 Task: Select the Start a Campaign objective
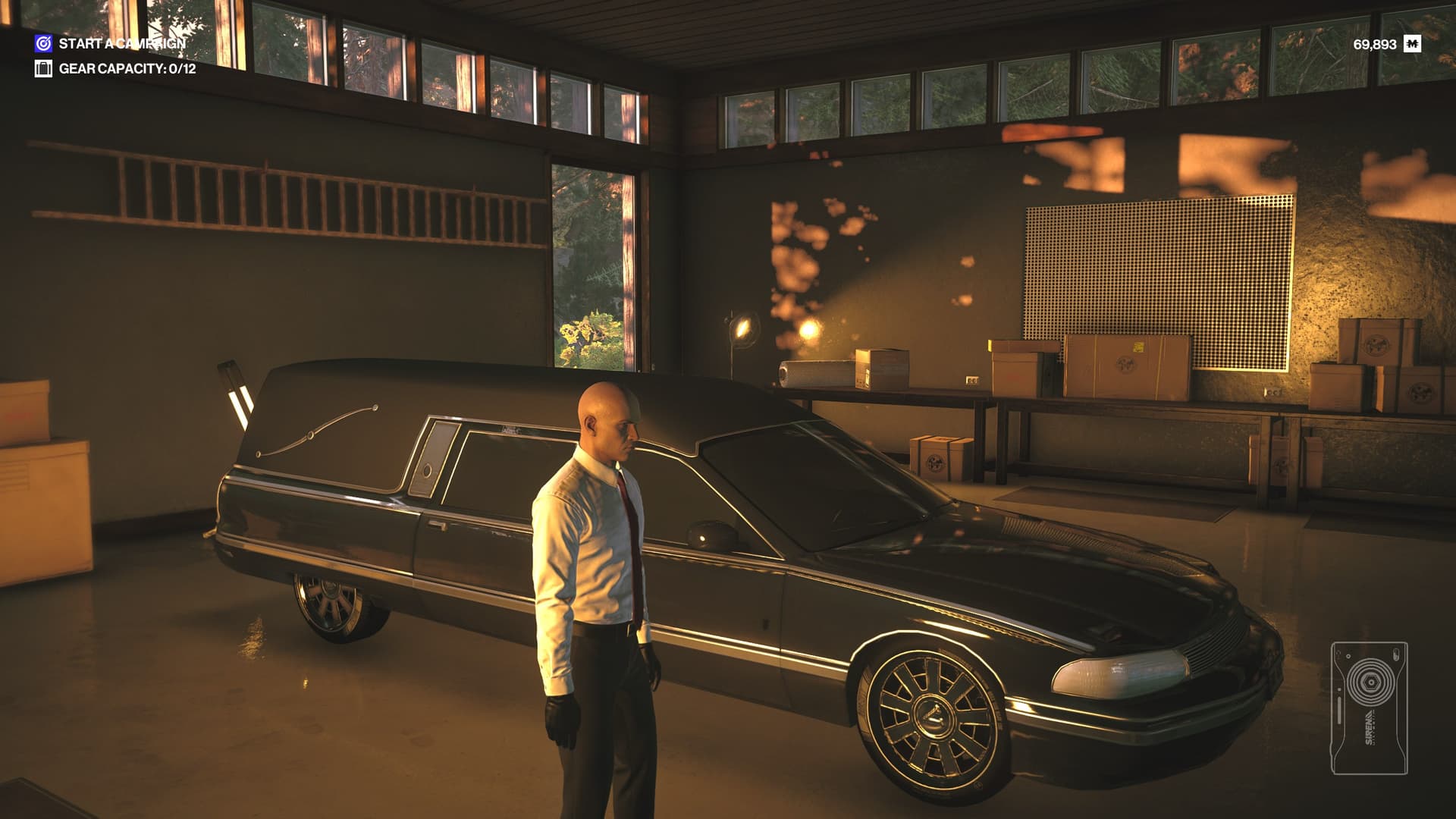(x=121, y=44)
